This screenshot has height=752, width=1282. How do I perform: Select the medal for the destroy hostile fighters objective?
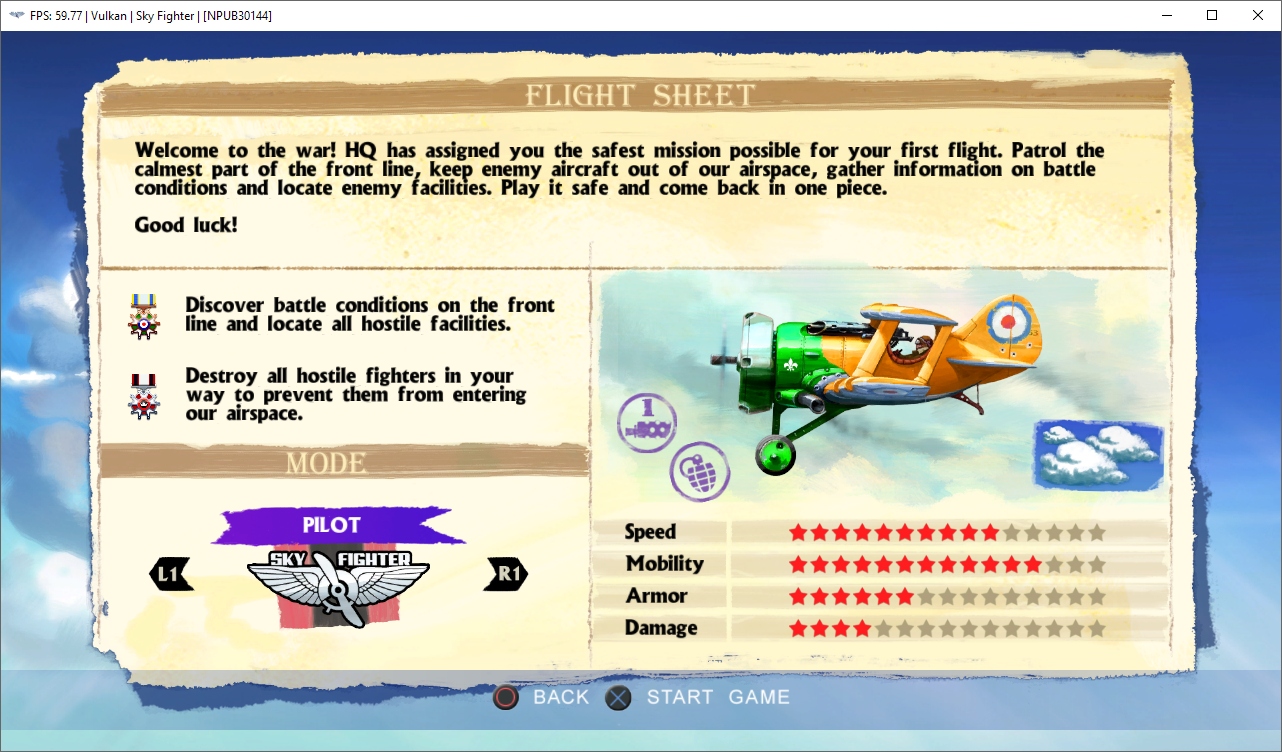pyautogui.click(x=144, y=395)
